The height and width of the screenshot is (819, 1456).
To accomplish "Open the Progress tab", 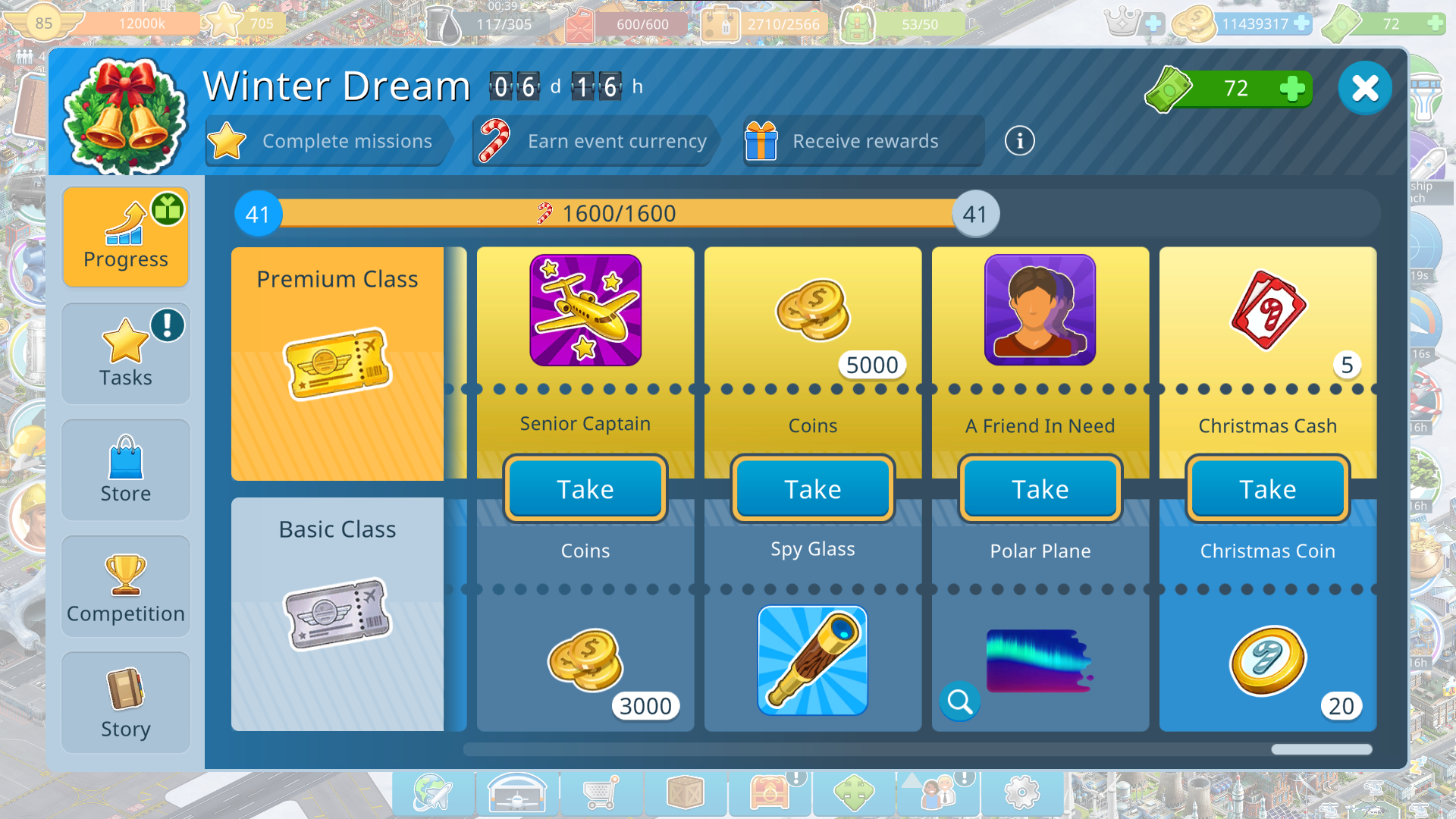I will click(126, 237).
